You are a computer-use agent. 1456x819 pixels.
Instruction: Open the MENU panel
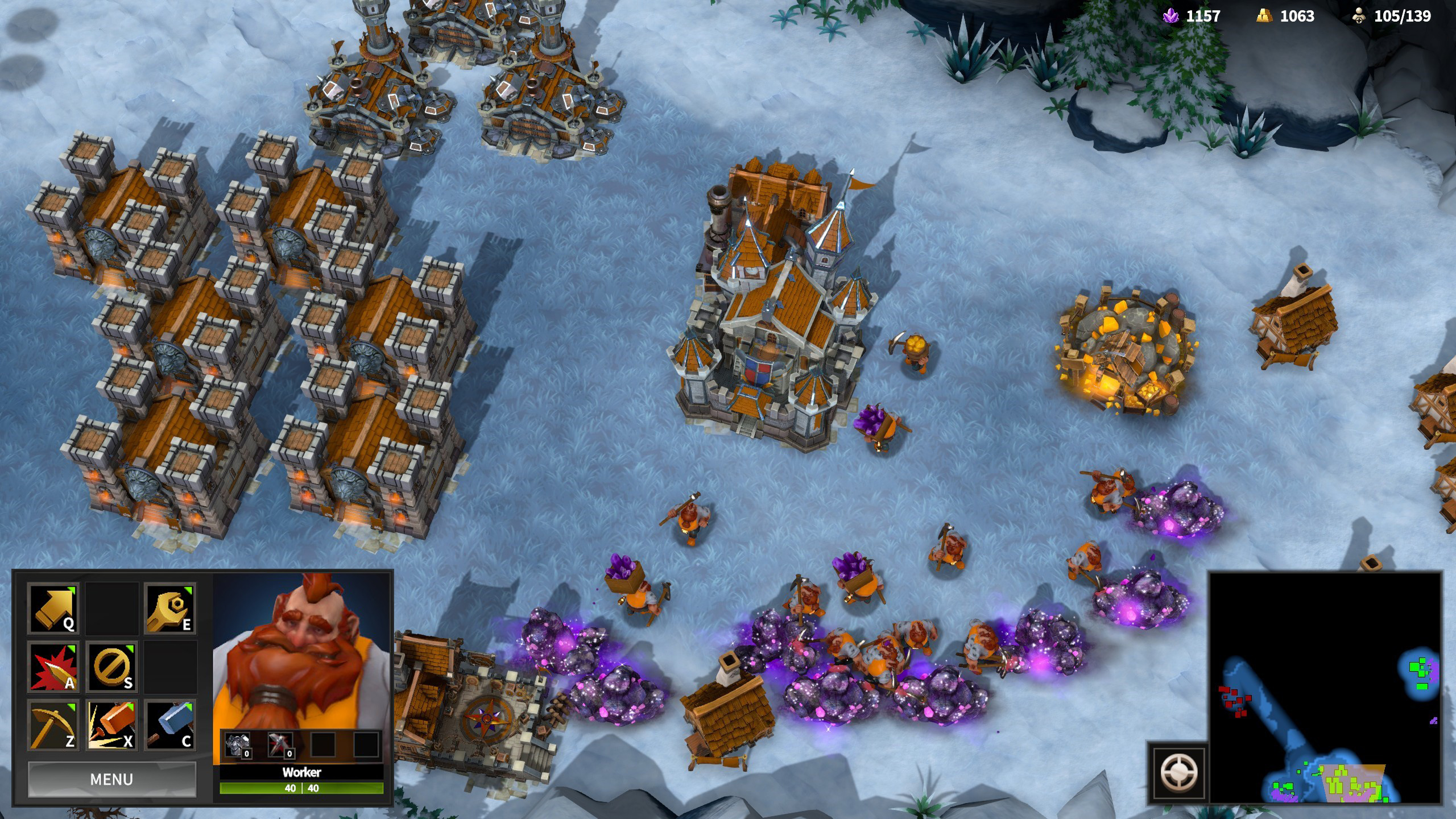coord(113,779)
